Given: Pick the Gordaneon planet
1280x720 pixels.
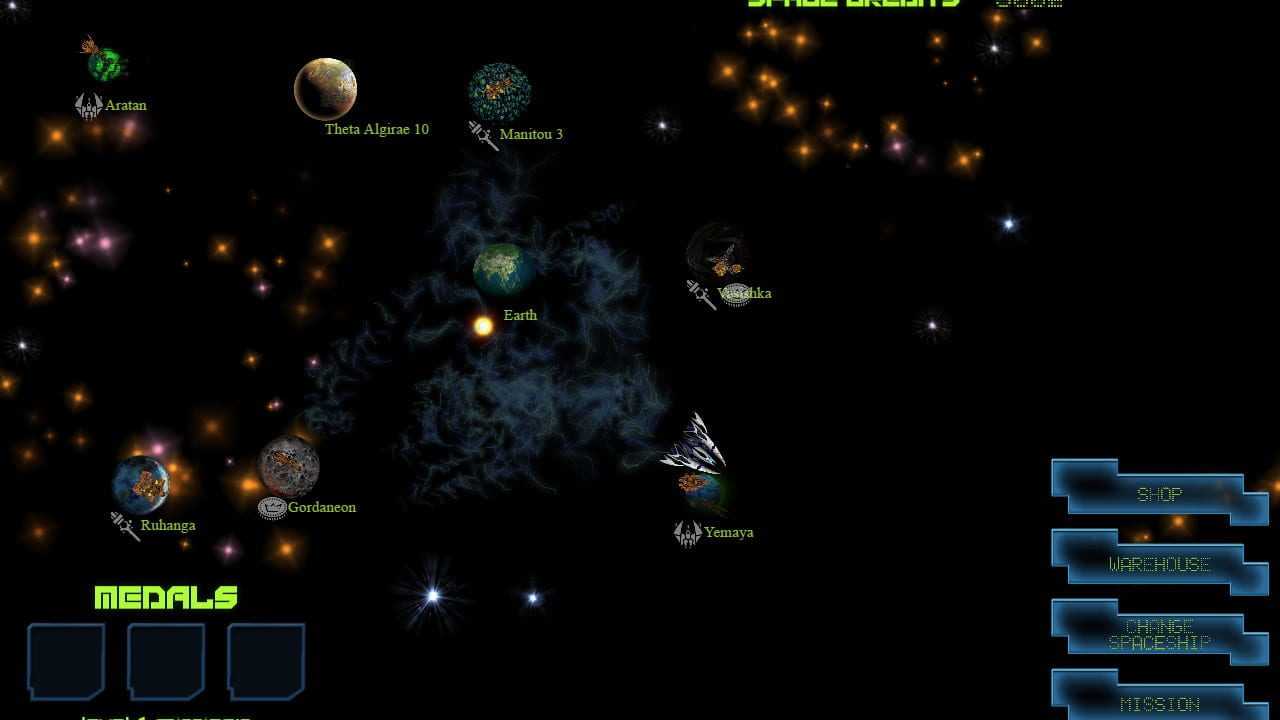Looking at the screenshot, I should (289, 466).
